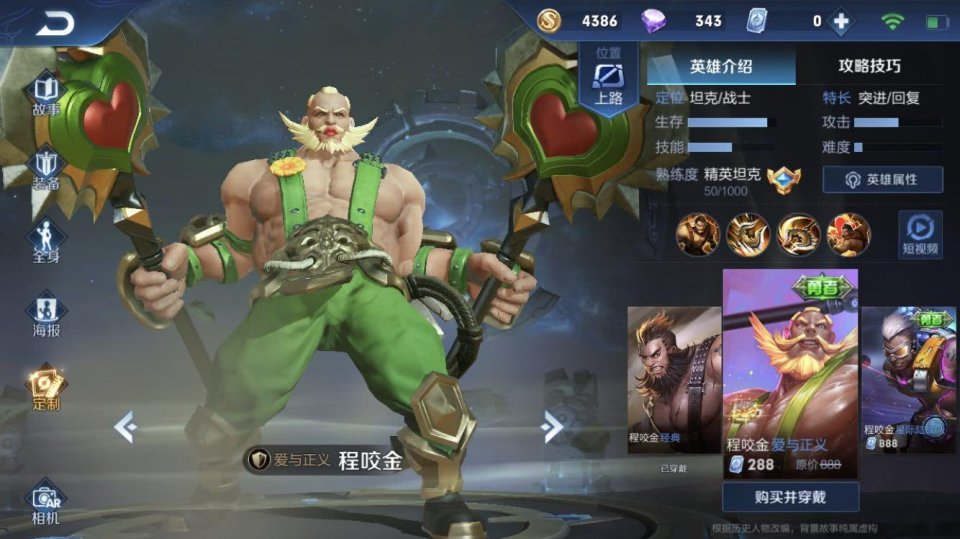This screenshot has width=960, height=539.
Task: Open the 定制 customization option
Action: [x=46, y=387]
